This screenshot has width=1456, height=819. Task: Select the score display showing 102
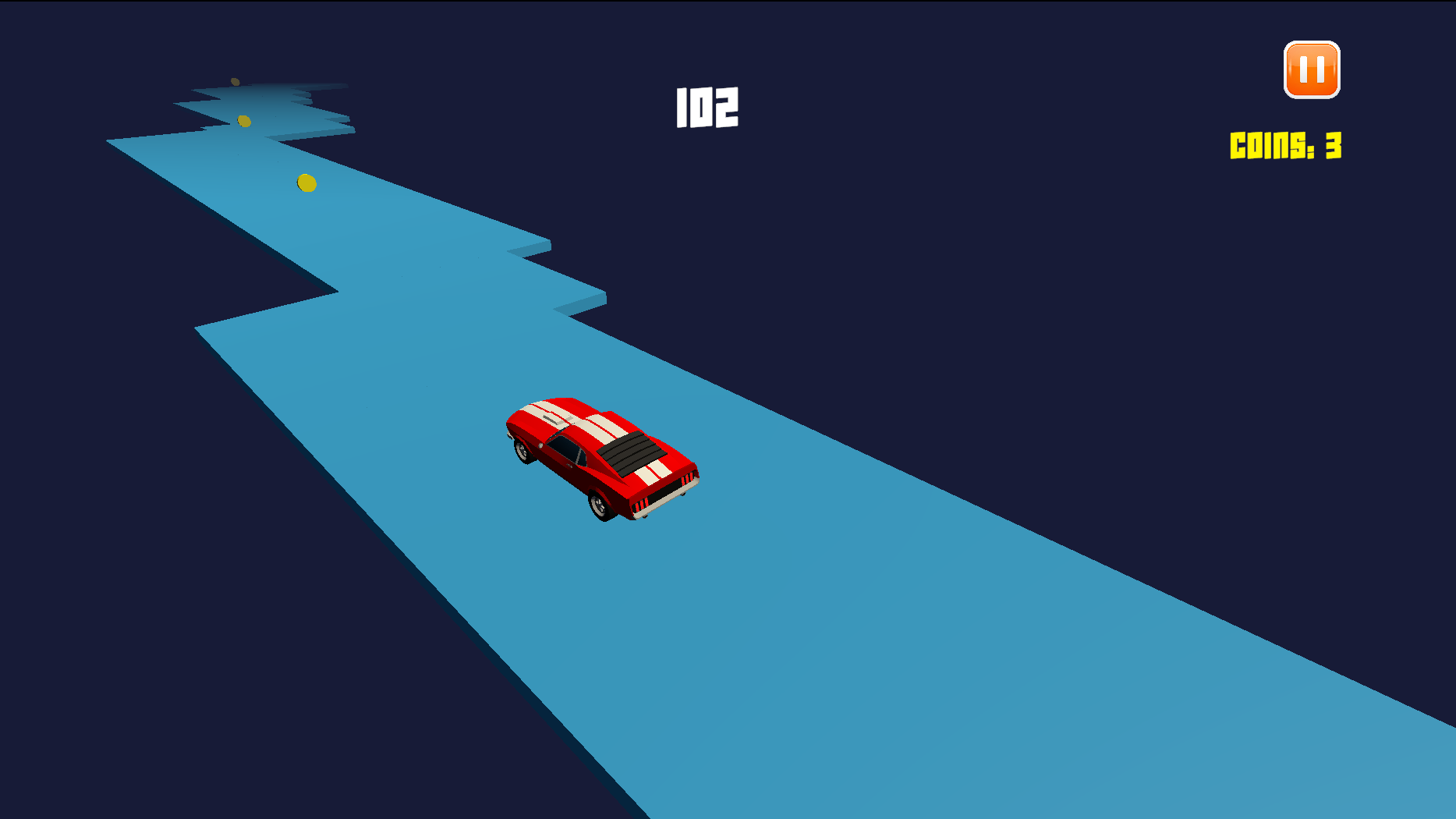[707, 107]
